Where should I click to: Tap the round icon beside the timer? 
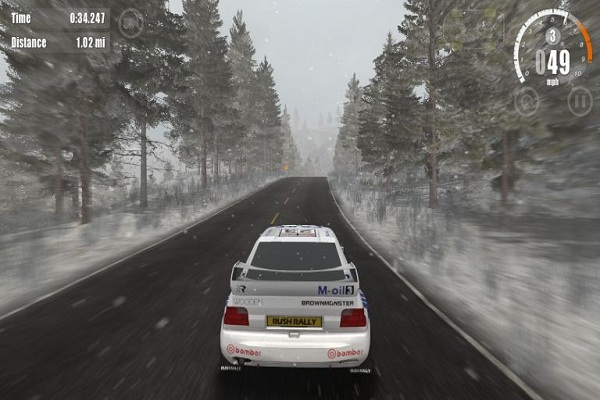tap(131, 22)
